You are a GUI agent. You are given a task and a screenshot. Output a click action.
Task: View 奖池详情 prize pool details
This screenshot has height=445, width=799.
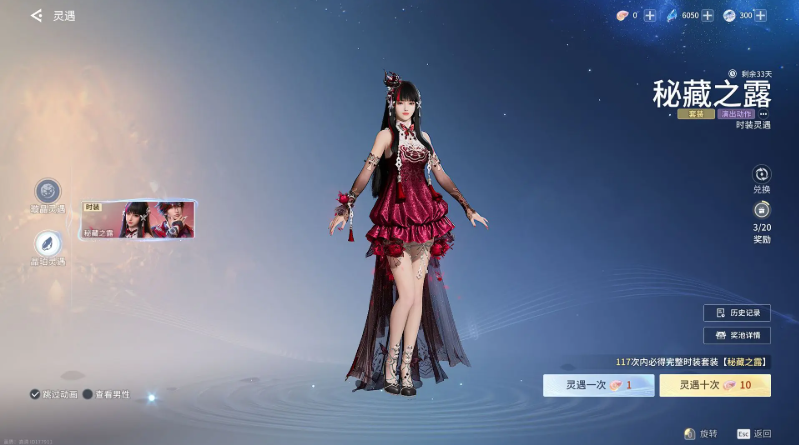(x=737, y=335)
